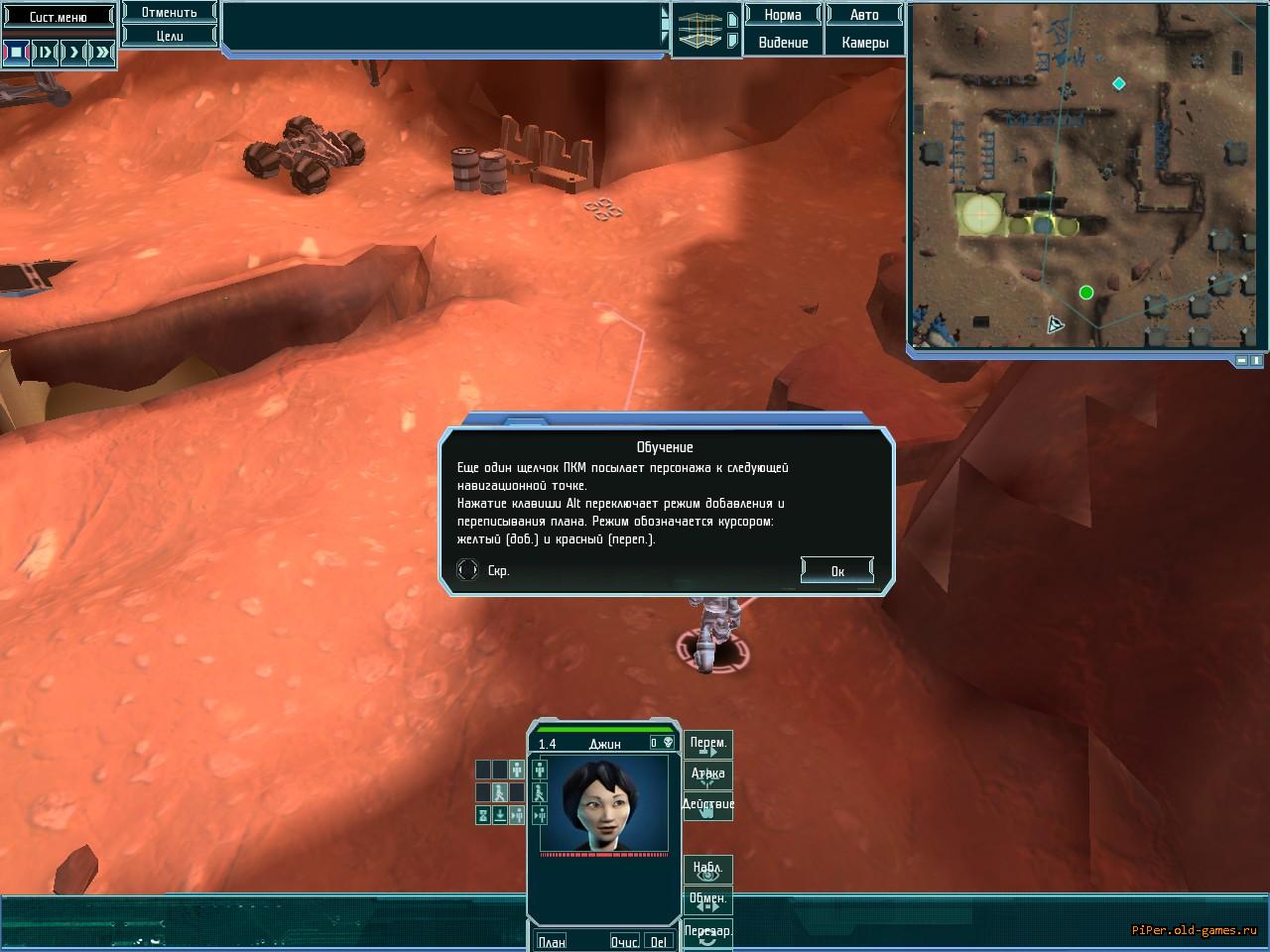Screen dimensions: 1270x952
Task: Pause time with the square stop button
Action: (x=16, y=52)
